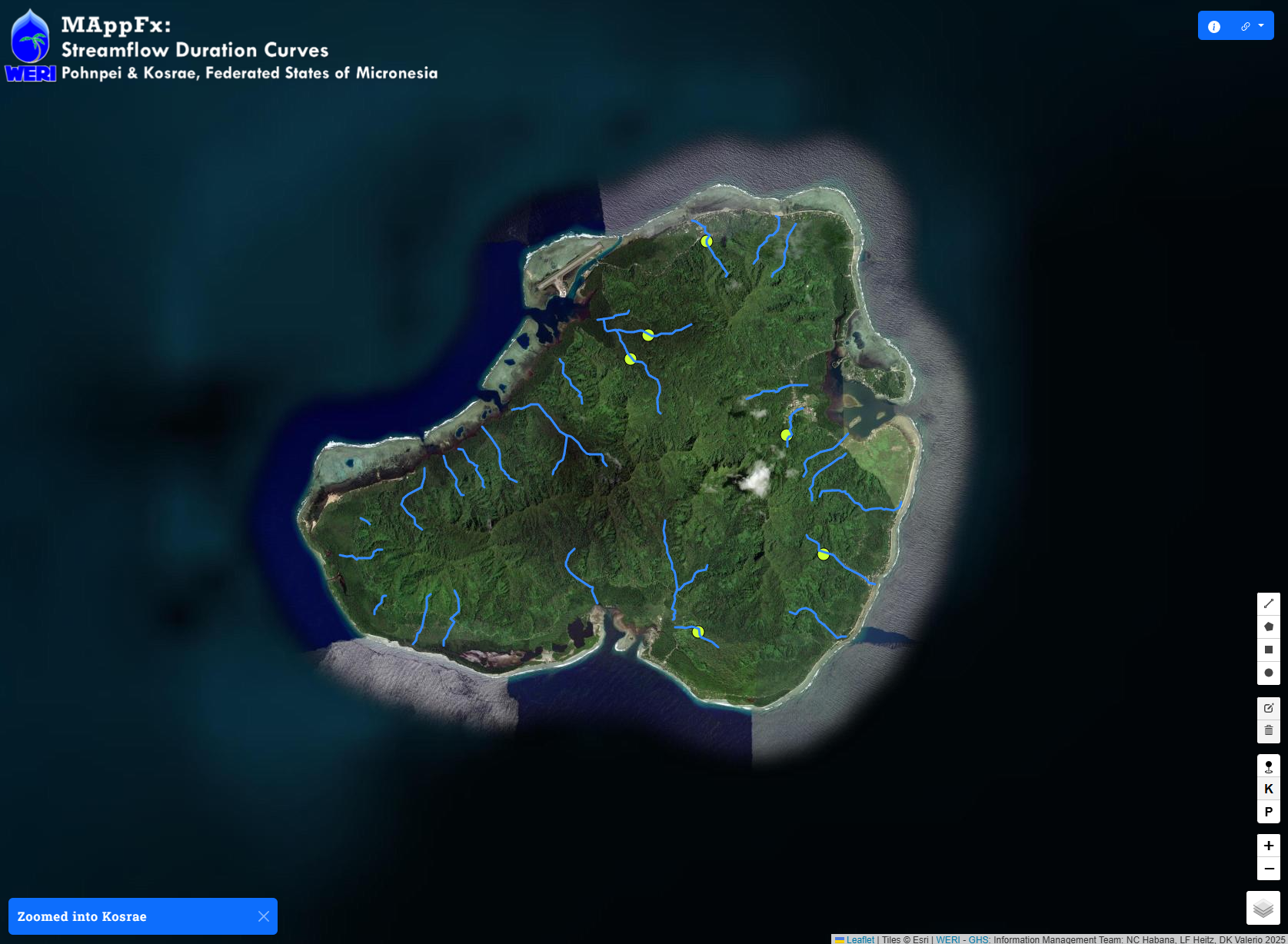
Task: Select the polygon drawing tool
Action: [1268, 627]
